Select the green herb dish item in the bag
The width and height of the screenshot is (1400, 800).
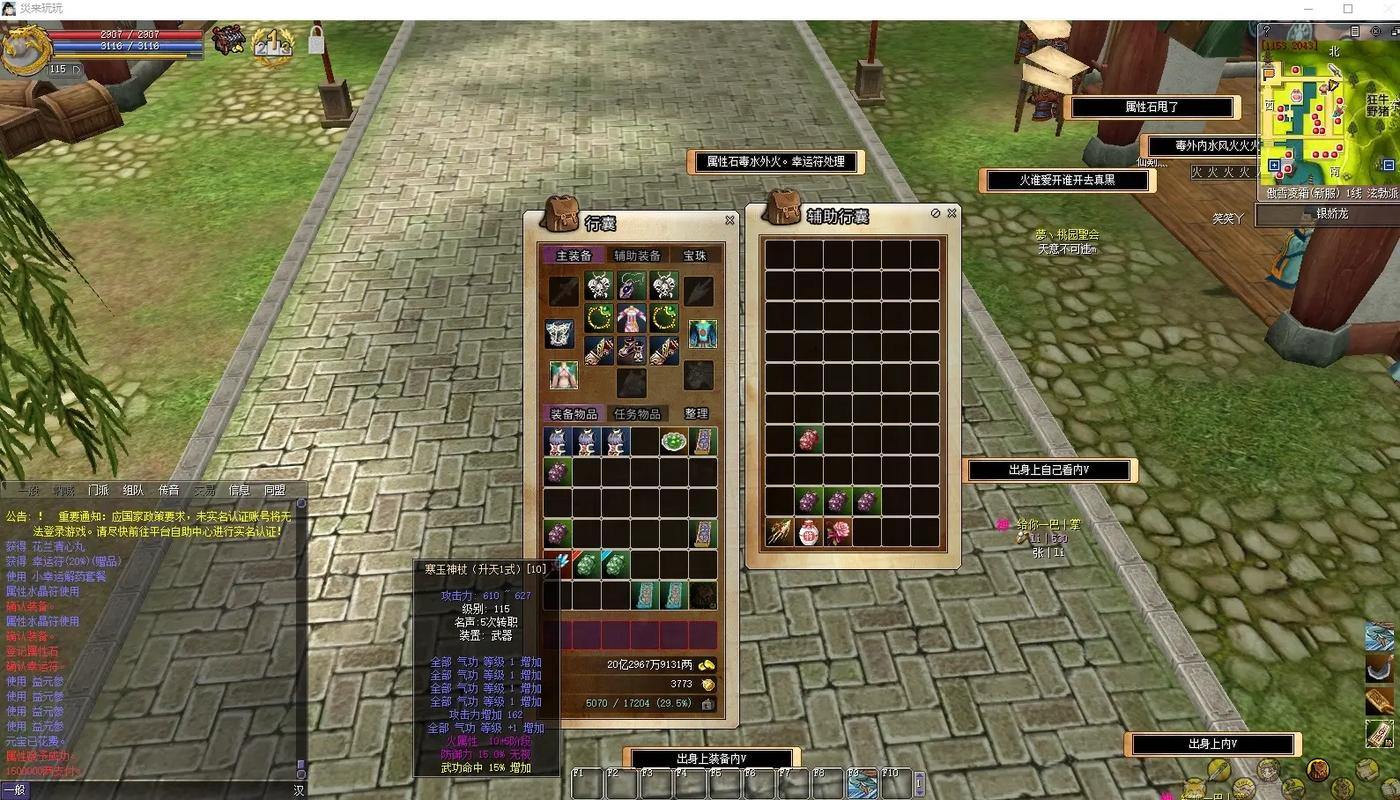tap(673, 441)
